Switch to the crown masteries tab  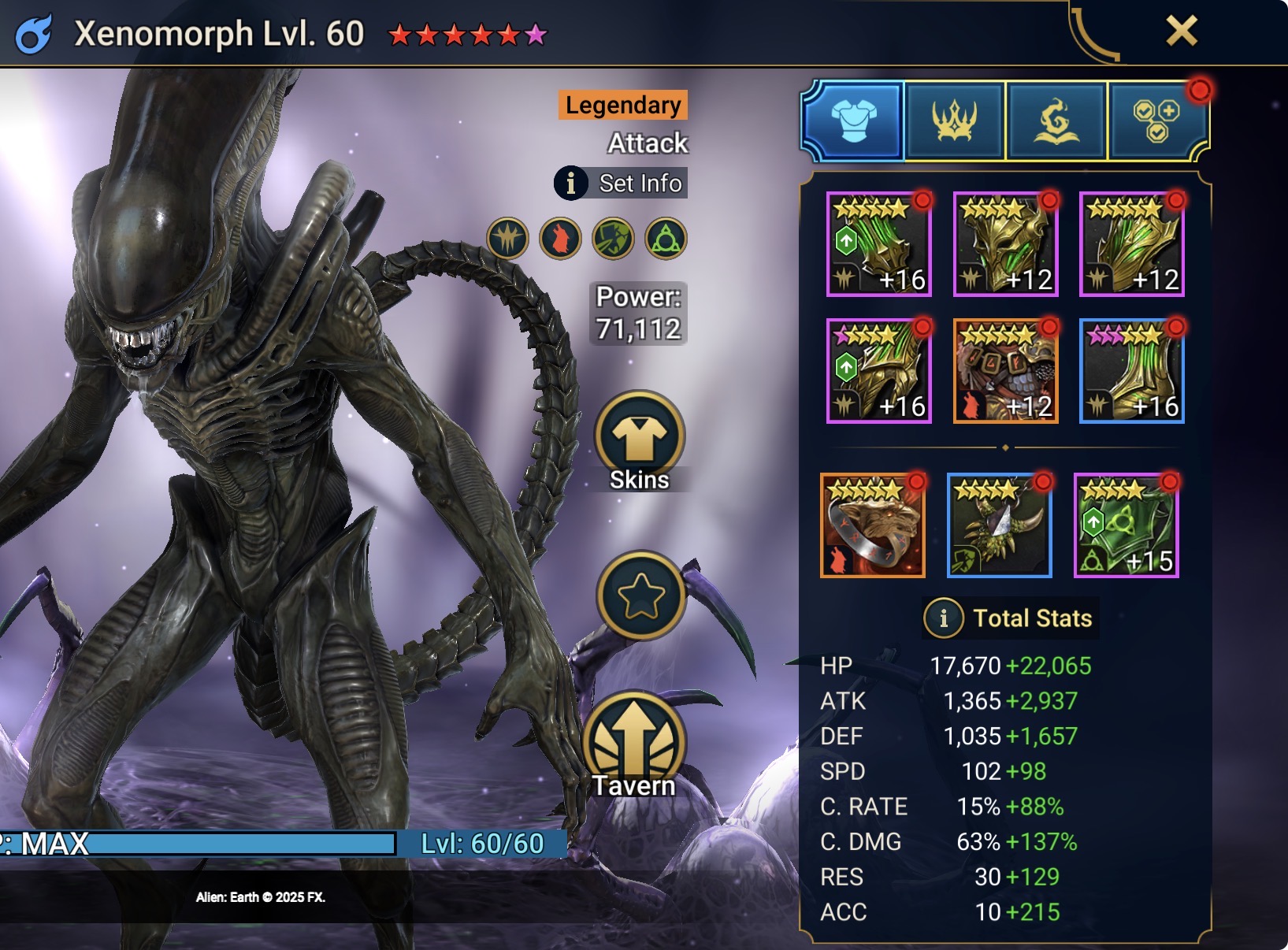(x=955, y=121)
